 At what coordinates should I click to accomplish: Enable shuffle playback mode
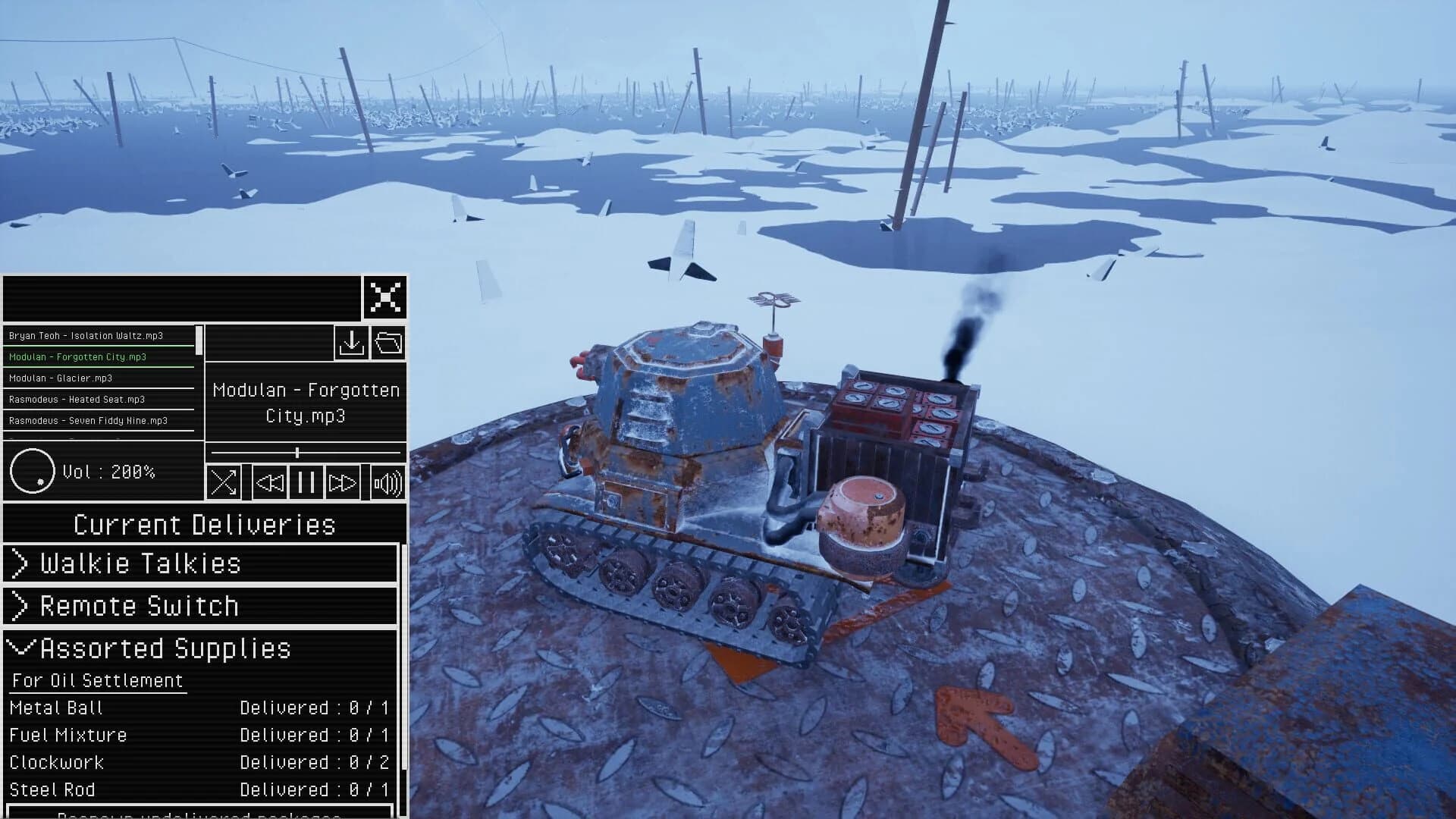pyautogui.click(x=223, y=482)
